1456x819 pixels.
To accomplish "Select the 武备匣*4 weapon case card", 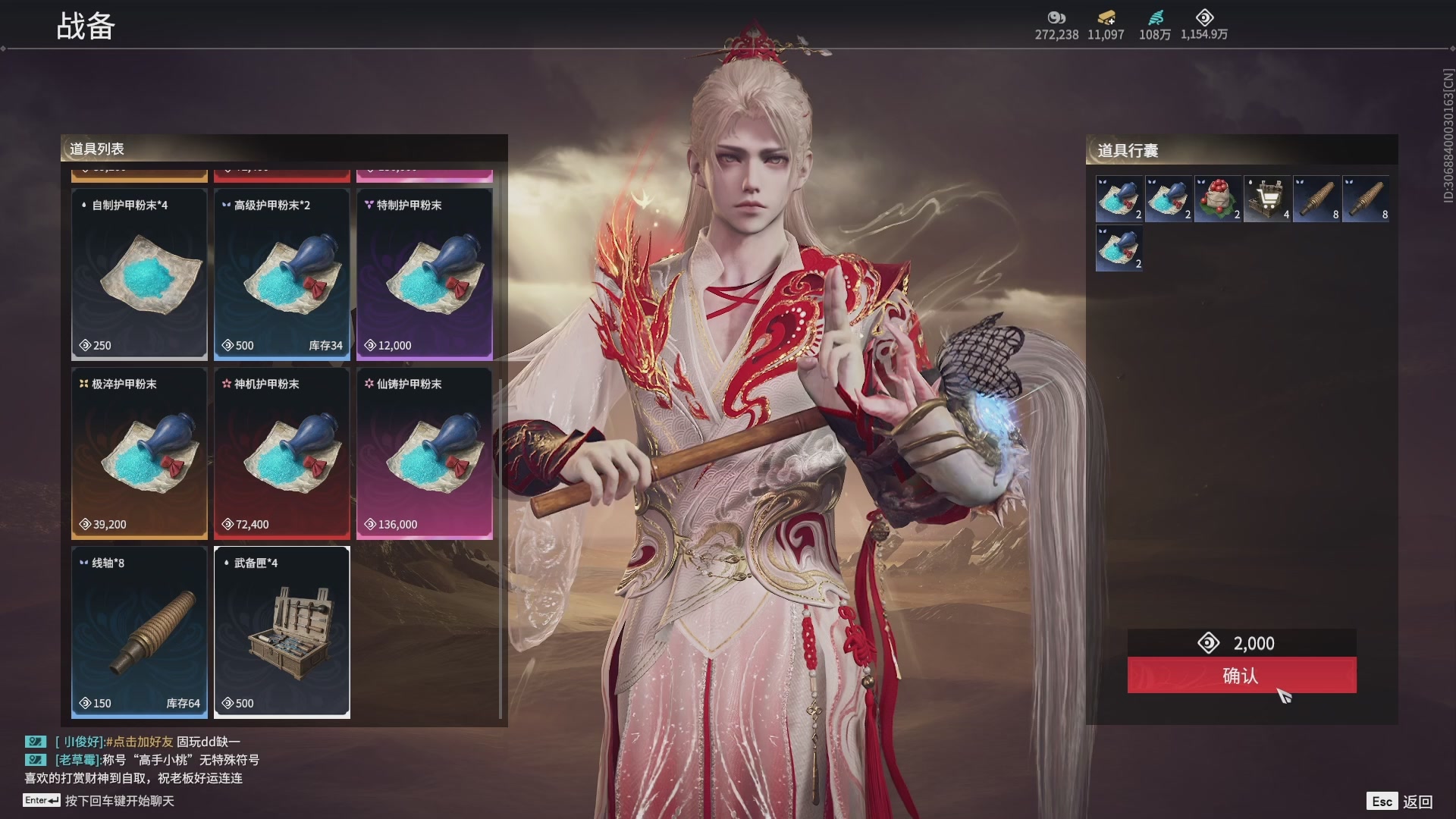I will pos(282,632).
